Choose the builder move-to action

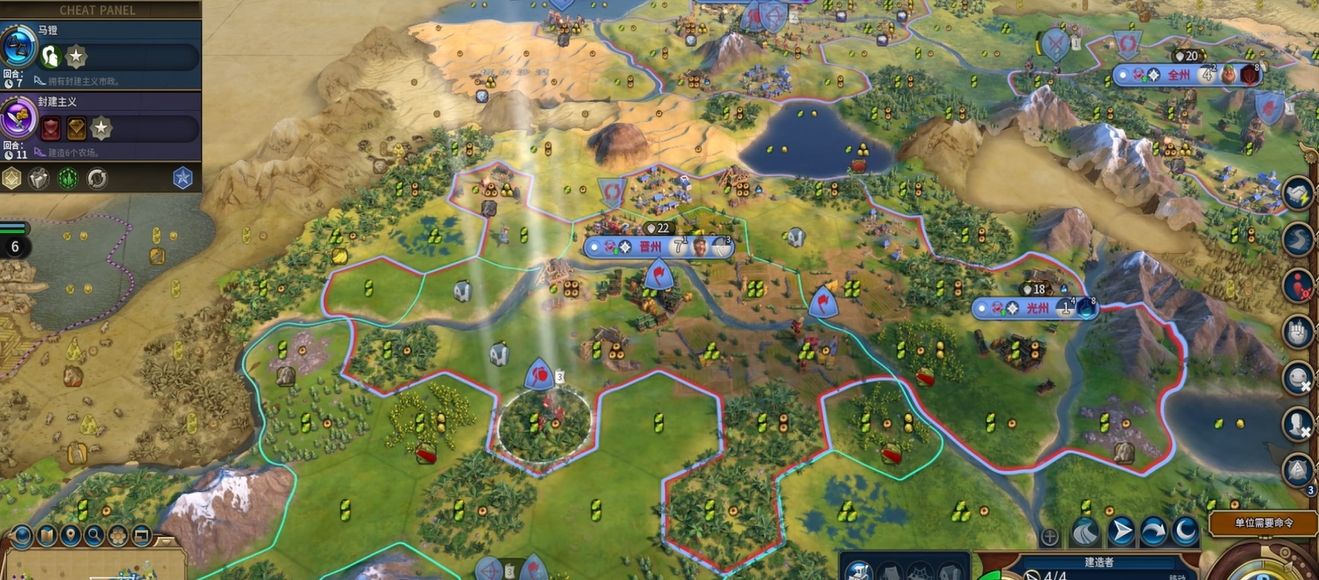1121,531
